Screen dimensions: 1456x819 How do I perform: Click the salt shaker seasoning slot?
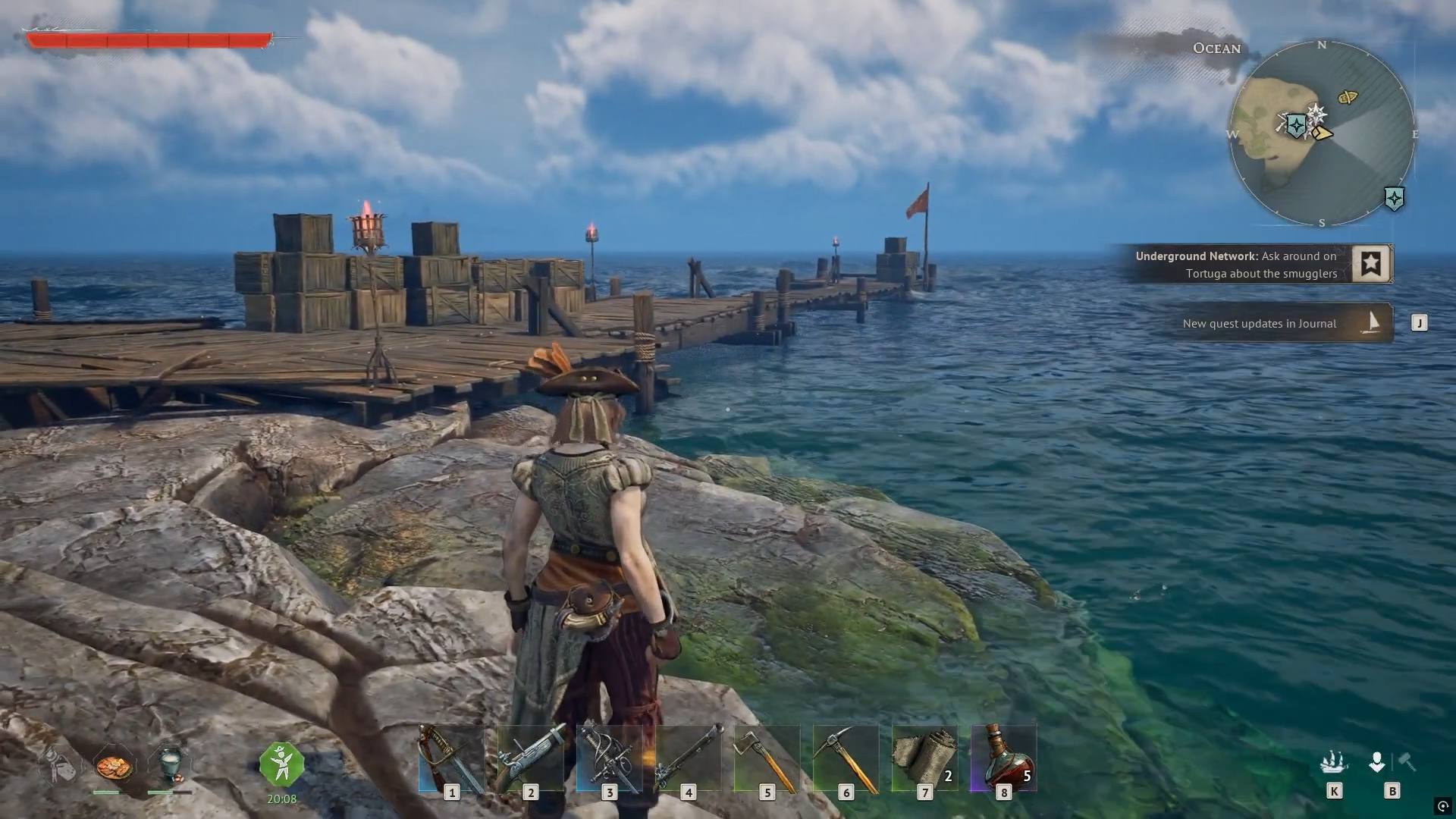[x=59, y=764]
